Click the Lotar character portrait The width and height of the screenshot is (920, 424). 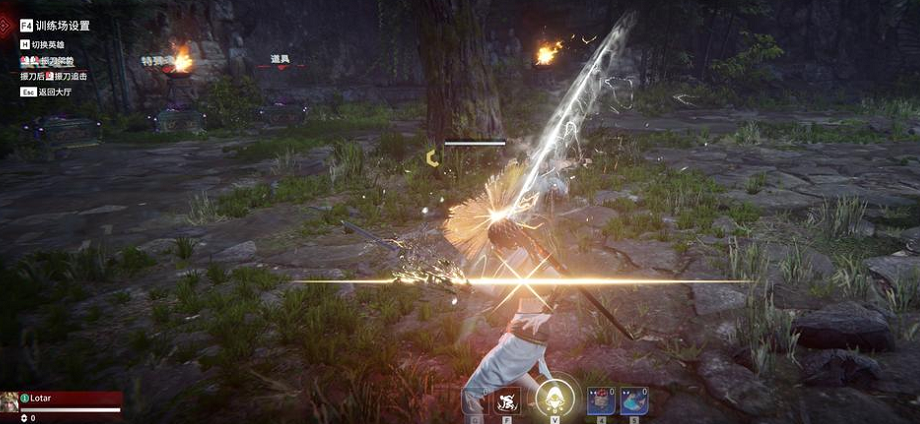tap(9, 402)
